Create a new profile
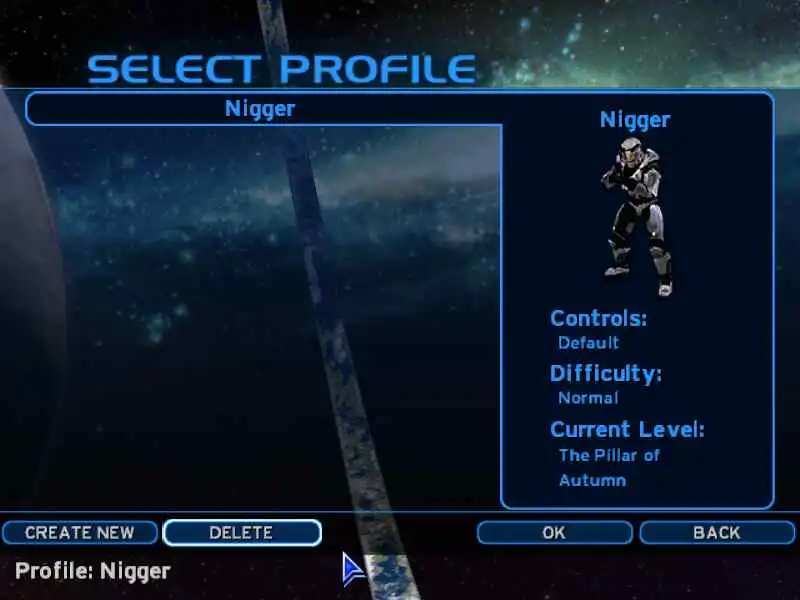 [80, 532]
